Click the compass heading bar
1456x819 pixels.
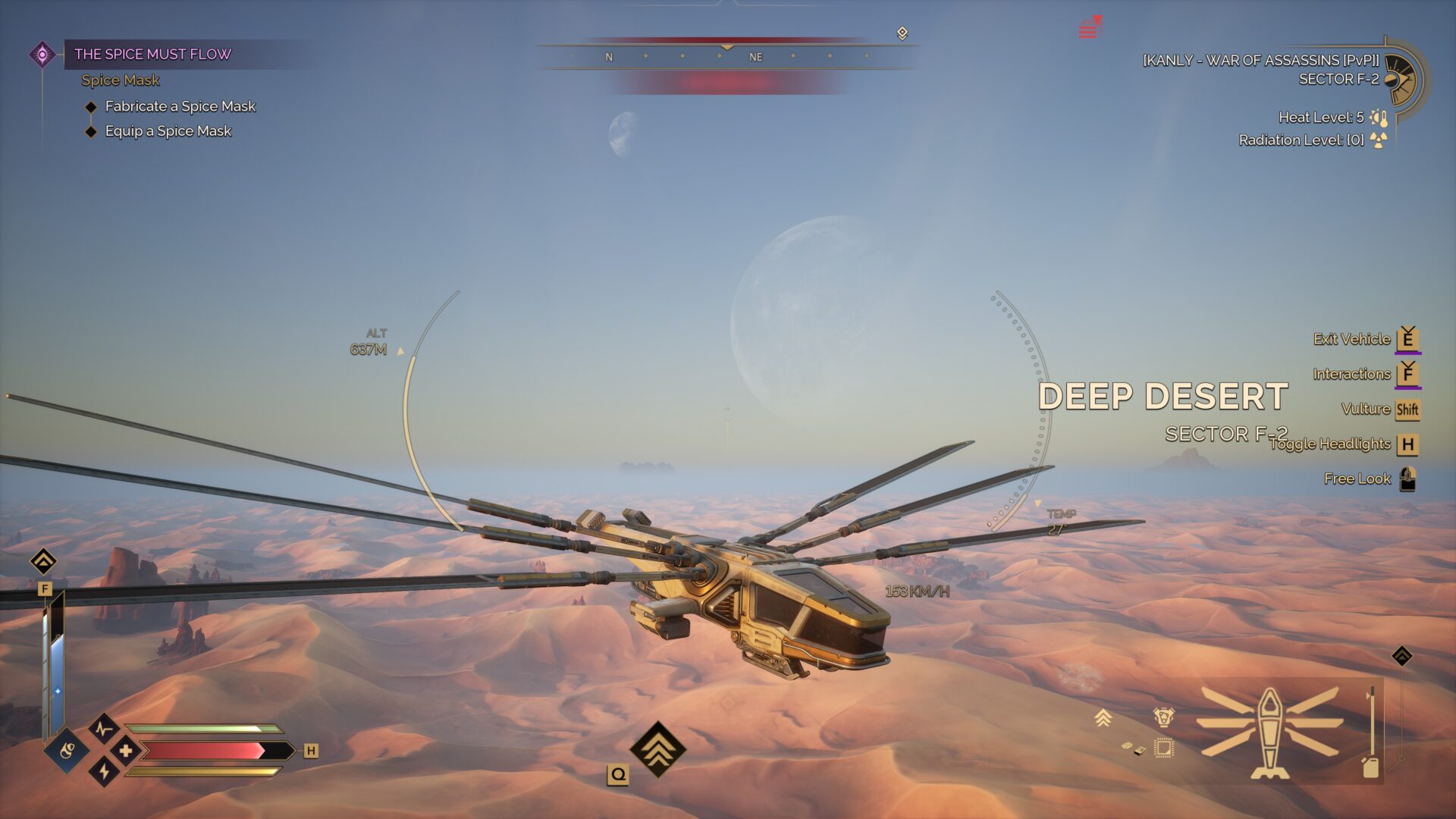pos(726,57)
